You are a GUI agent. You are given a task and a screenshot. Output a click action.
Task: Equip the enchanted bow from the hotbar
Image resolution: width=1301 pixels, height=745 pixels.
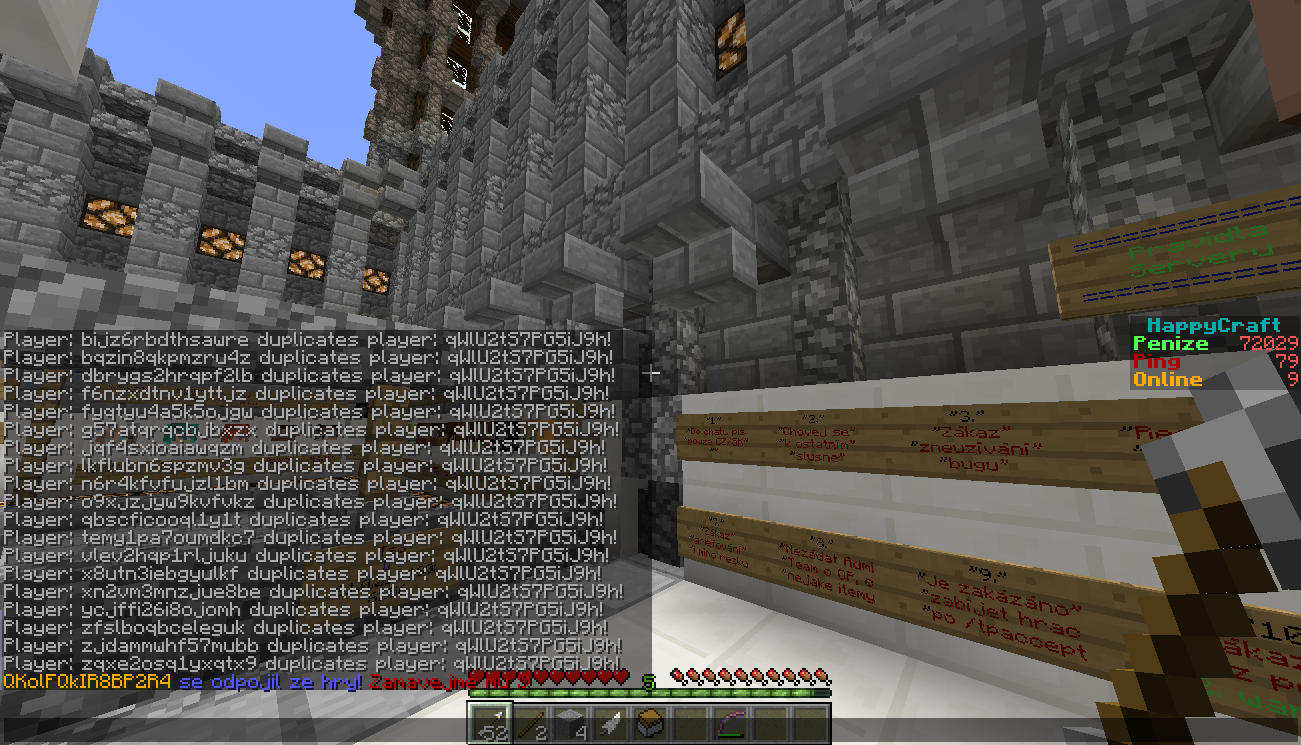coord(730,722)
